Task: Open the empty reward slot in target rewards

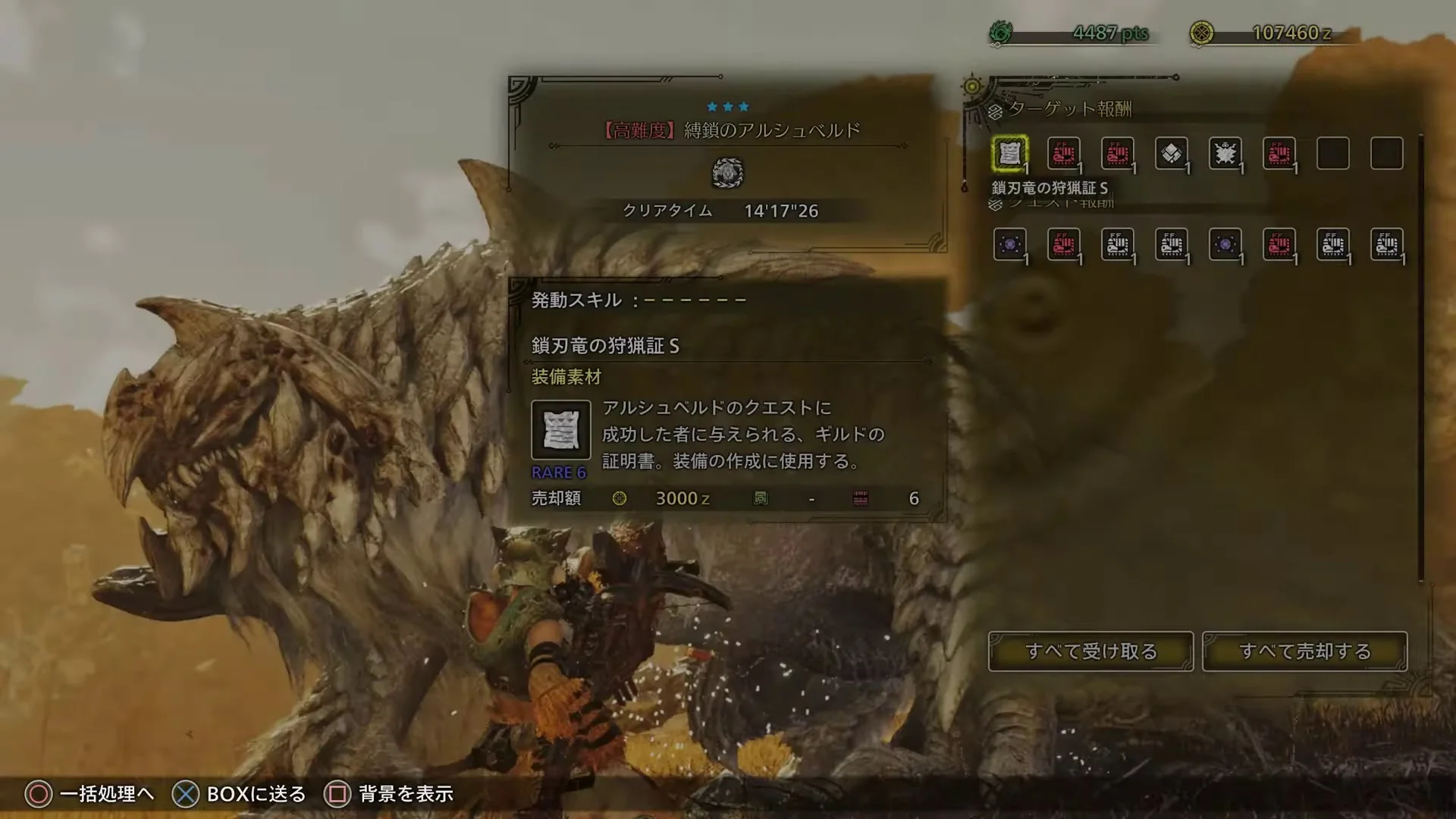Action: [1333, 153]
